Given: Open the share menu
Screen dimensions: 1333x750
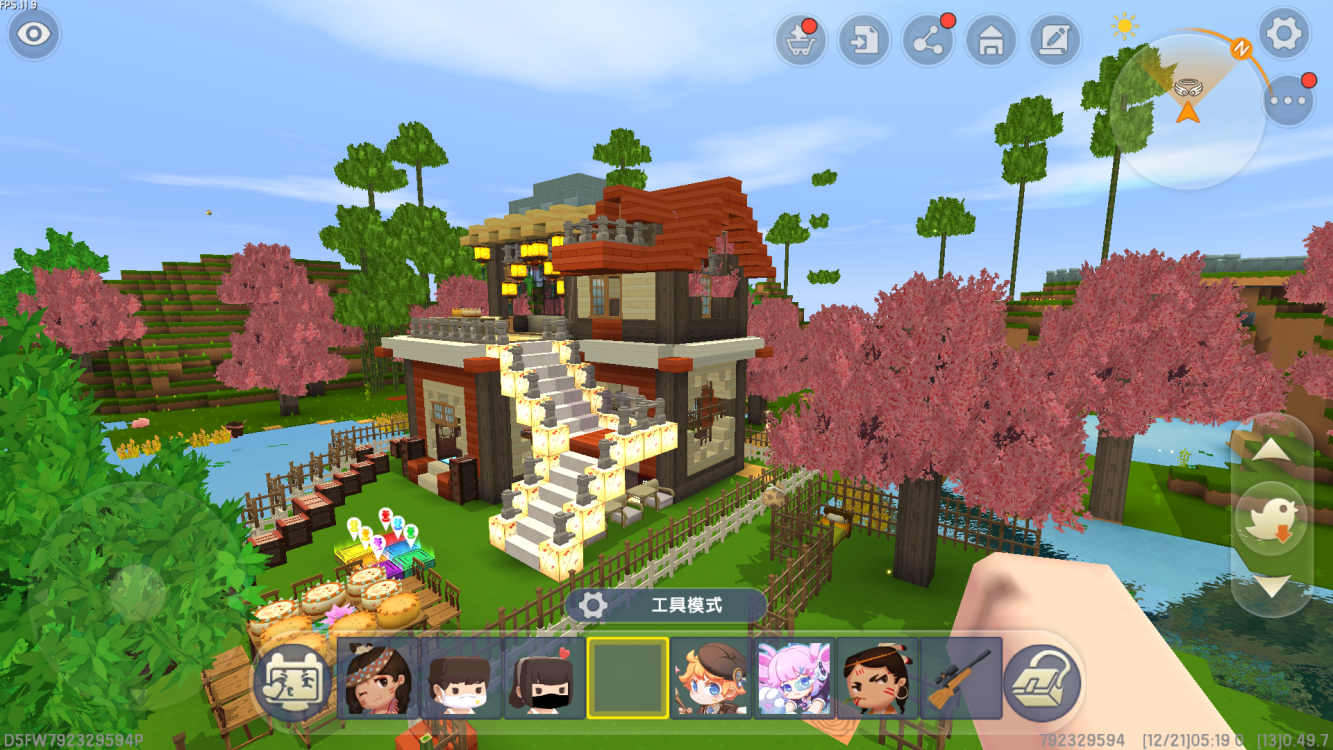Looking at the screenshot, I should 928,41.
